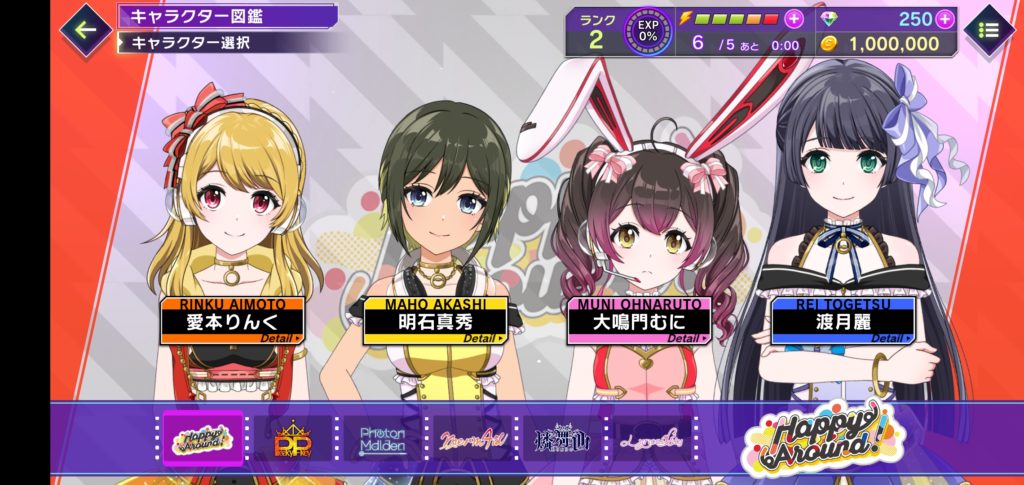Switch to the Peaky P-key unit tab
Viewport: 1024px width, 485px height.
pos(295,438)
